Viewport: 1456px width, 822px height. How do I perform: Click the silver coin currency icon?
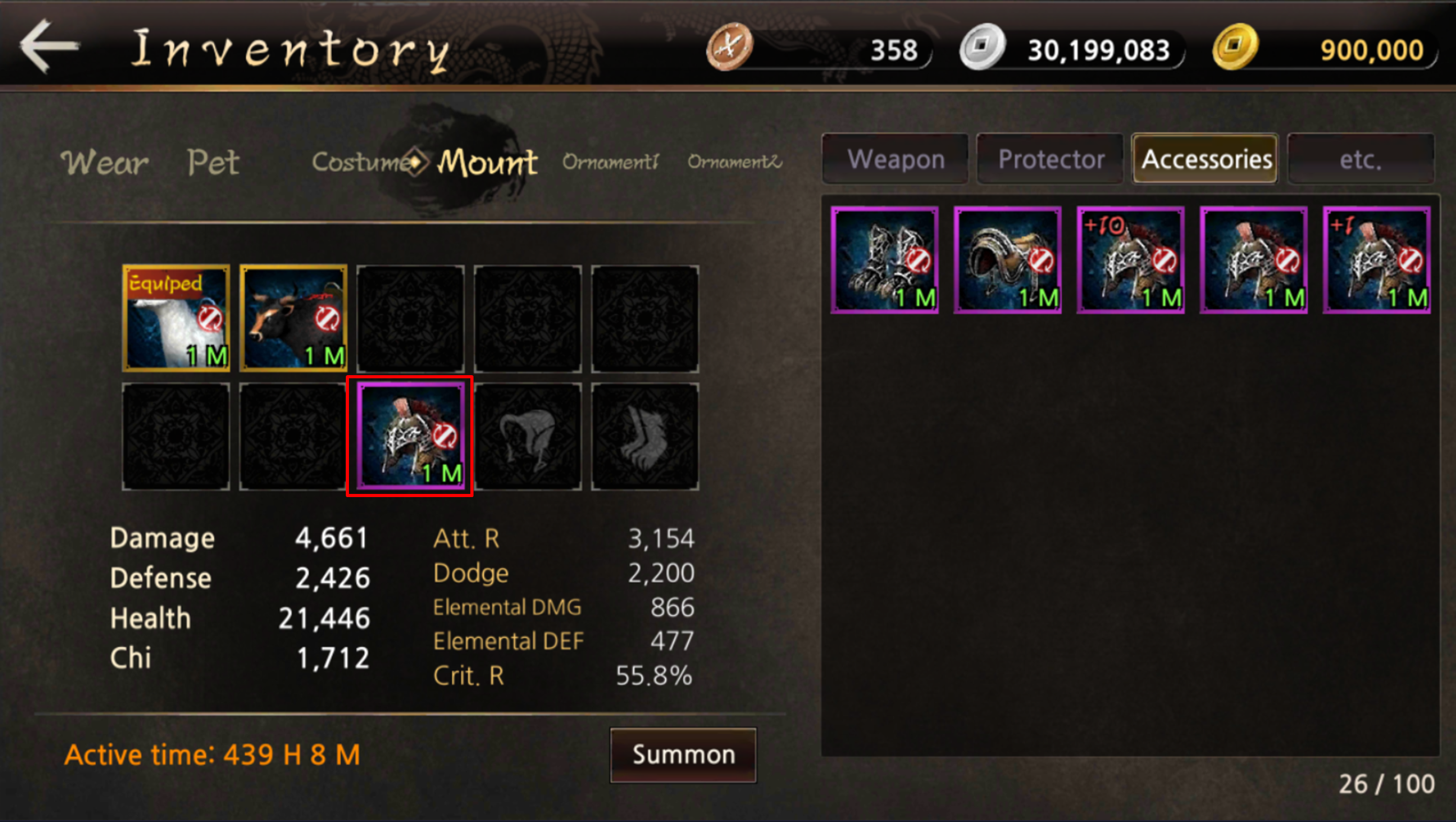point(983,47)
